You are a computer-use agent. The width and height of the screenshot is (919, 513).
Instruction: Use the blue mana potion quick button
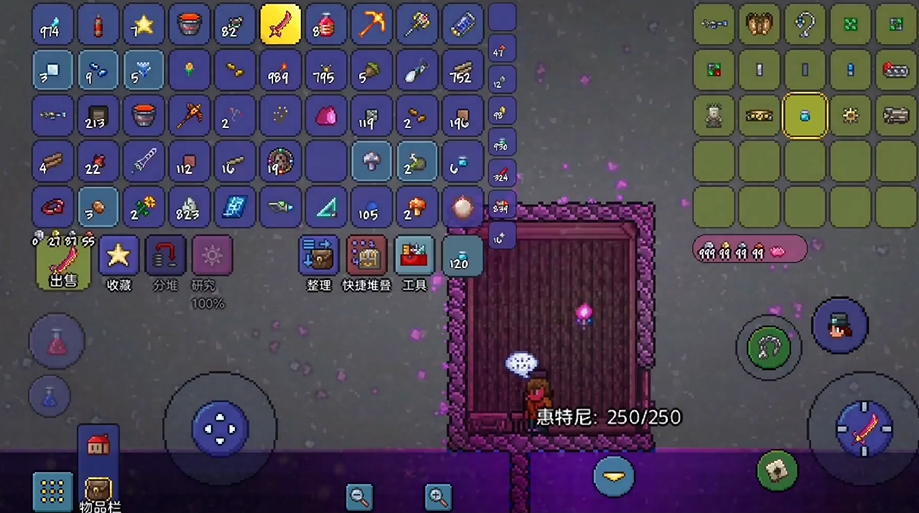[50, 396]
